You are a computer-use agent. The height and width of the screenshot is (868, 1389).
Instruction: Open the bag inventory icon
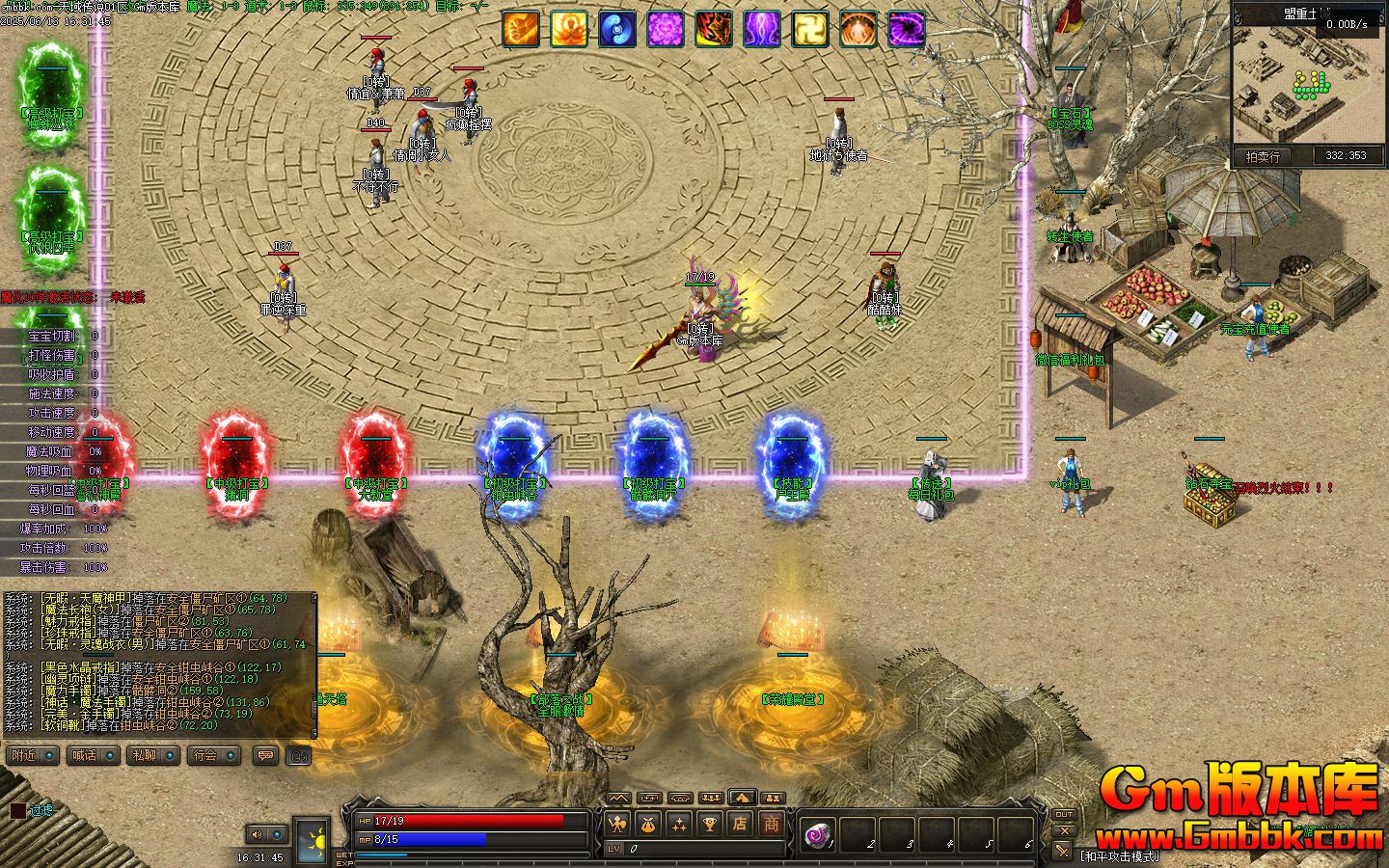click(x=648, y=825)
